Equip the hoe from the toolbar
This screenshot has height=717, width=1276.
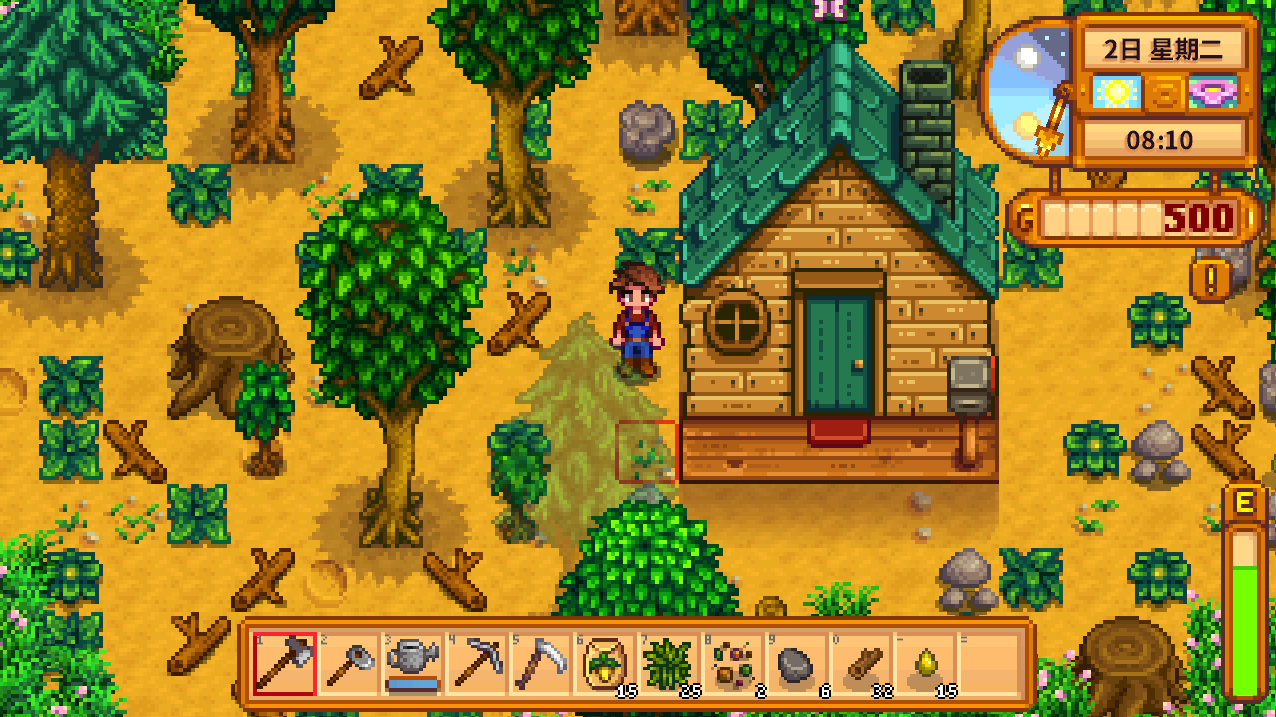coord(349,663)
